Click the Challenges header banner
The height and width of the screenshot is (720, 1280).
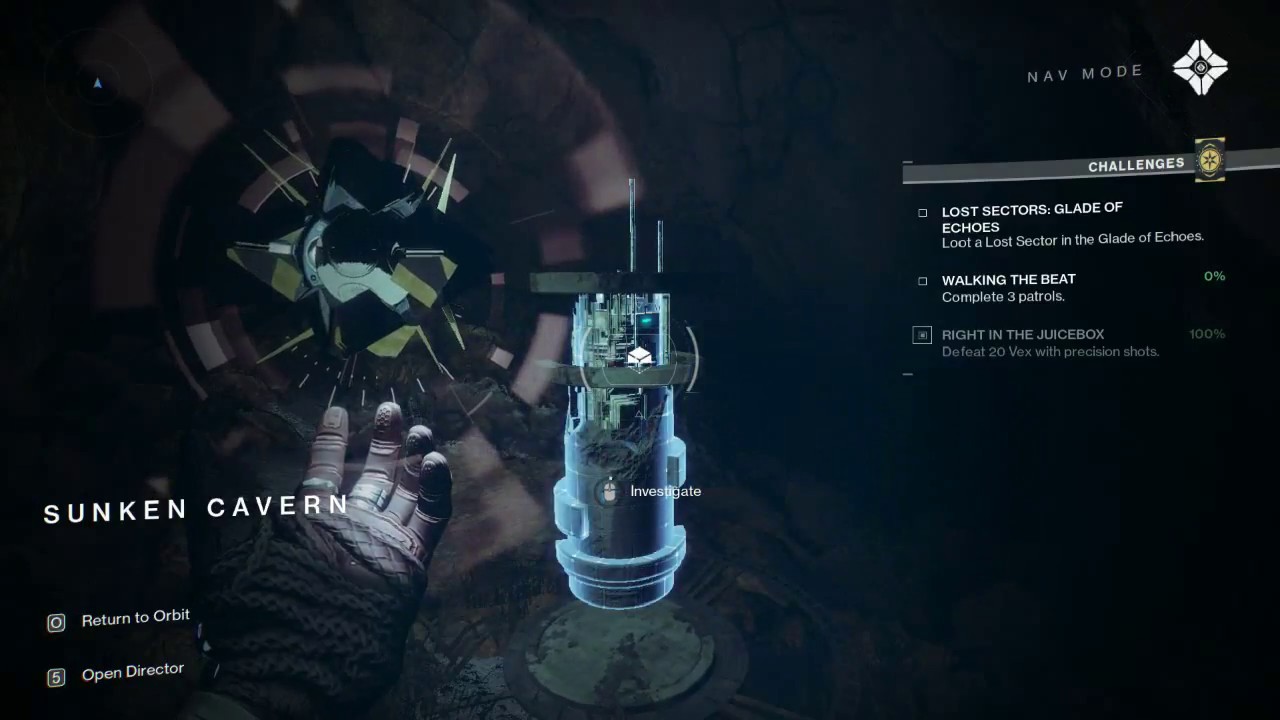pyautogui.click(x=1136, y=165)
